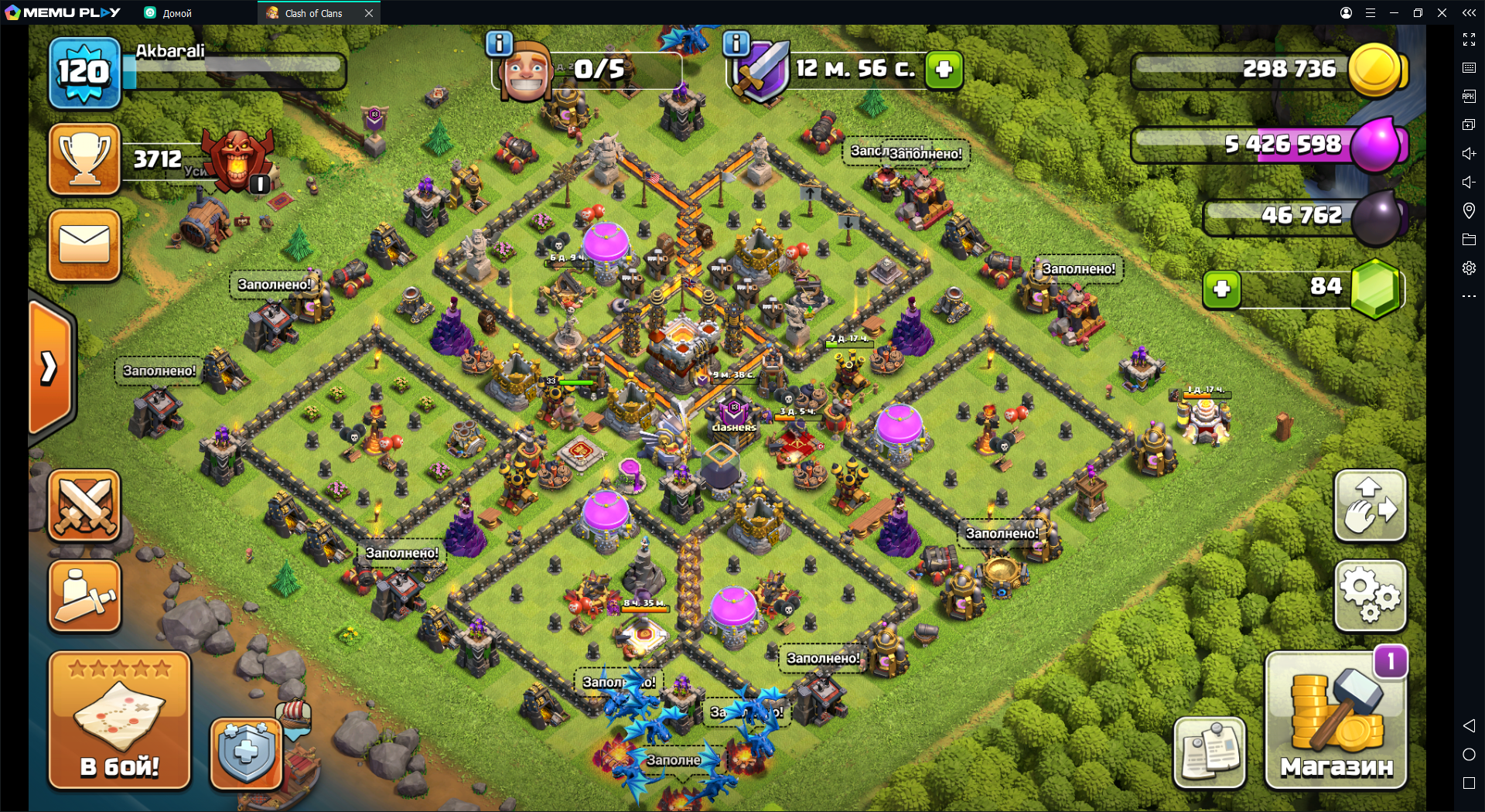The width and height of the screenshot is (1485, 812).
Task: Start an attack with В бой! button
Action: coord(119,721)
